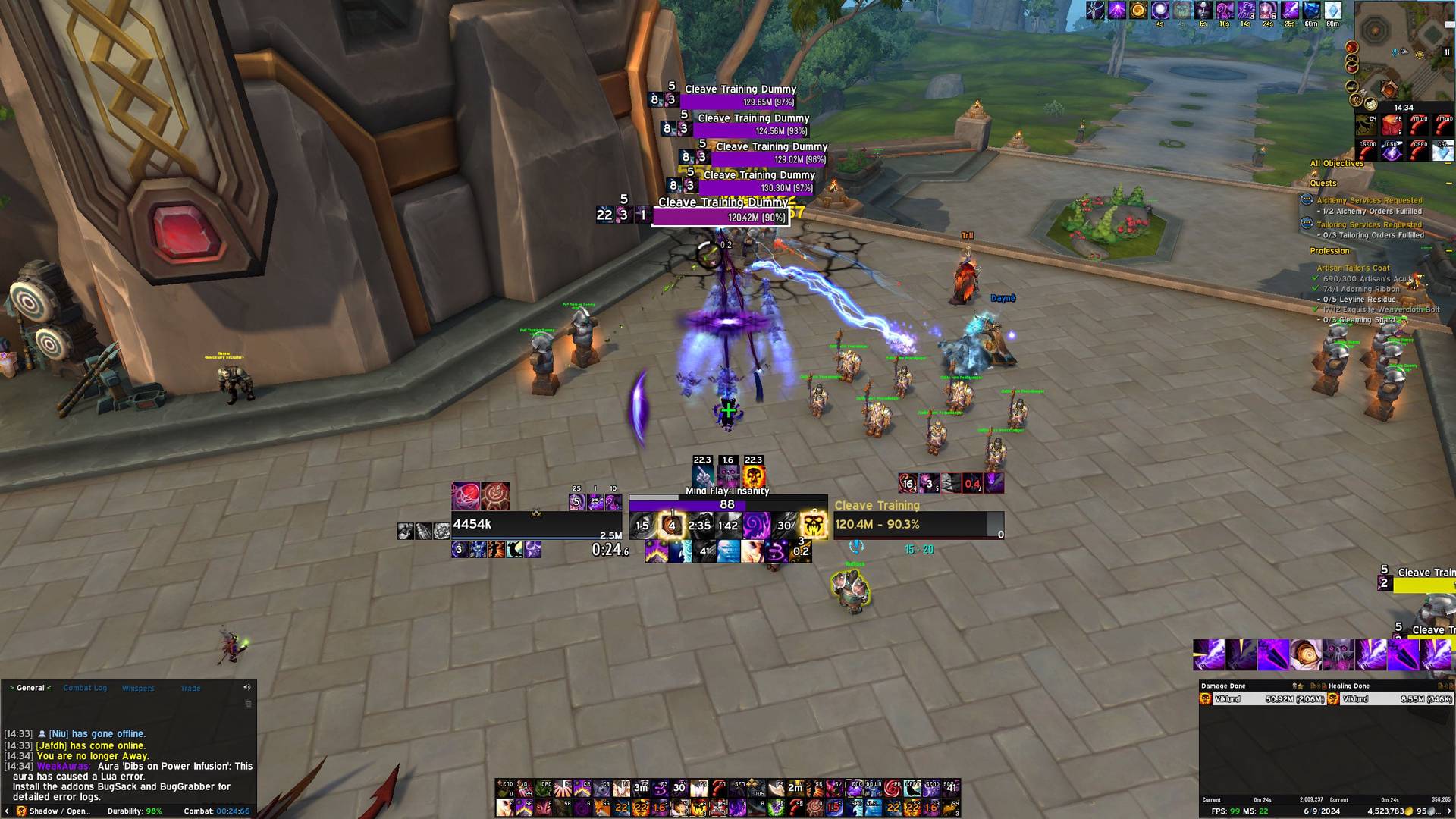Click the pointing hand buff icon
The height and width of the screenshot is (819, 1456).
point(702,477)
